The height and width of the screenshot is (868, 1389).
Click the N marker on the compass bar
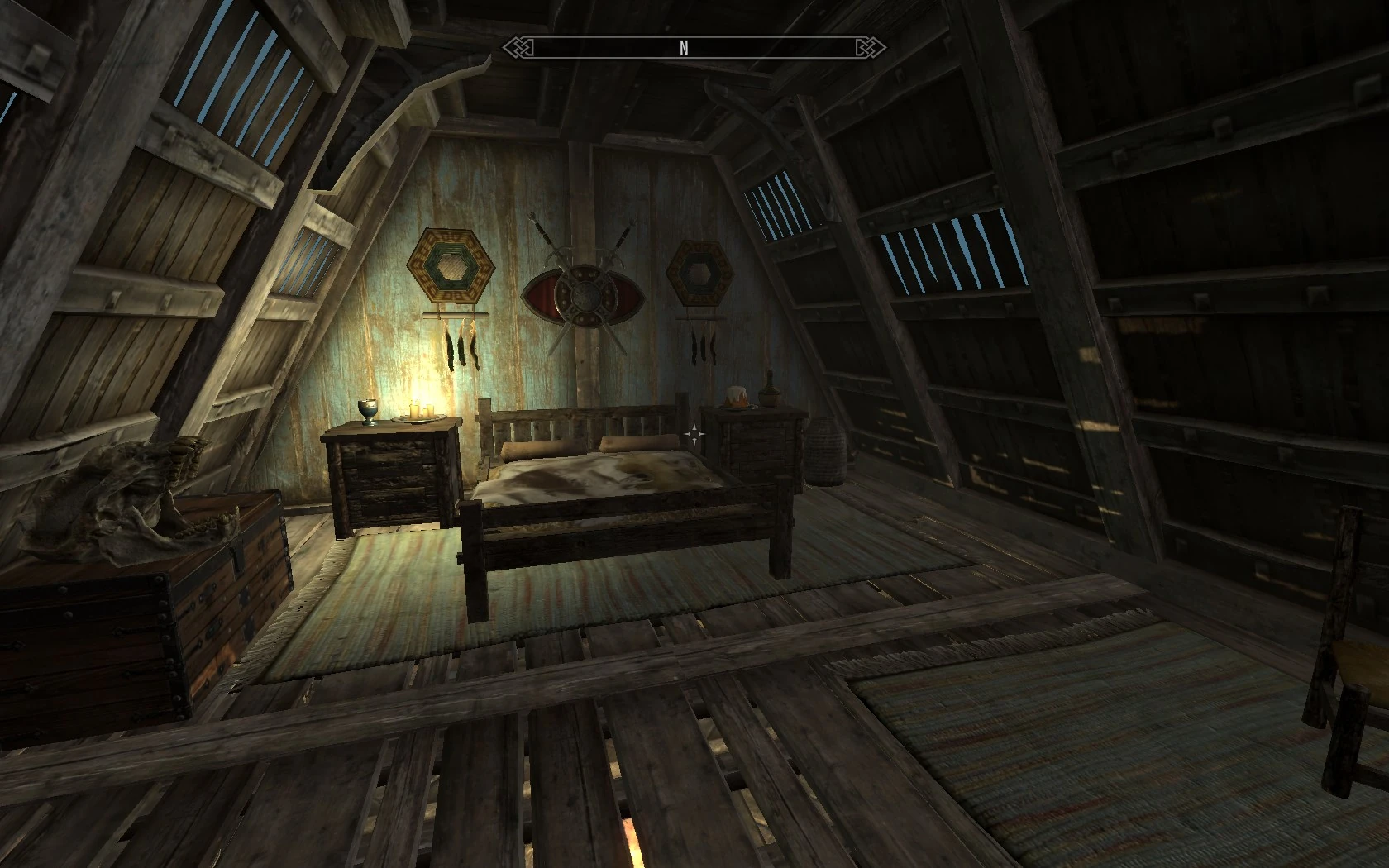click(x=684, y=47)
